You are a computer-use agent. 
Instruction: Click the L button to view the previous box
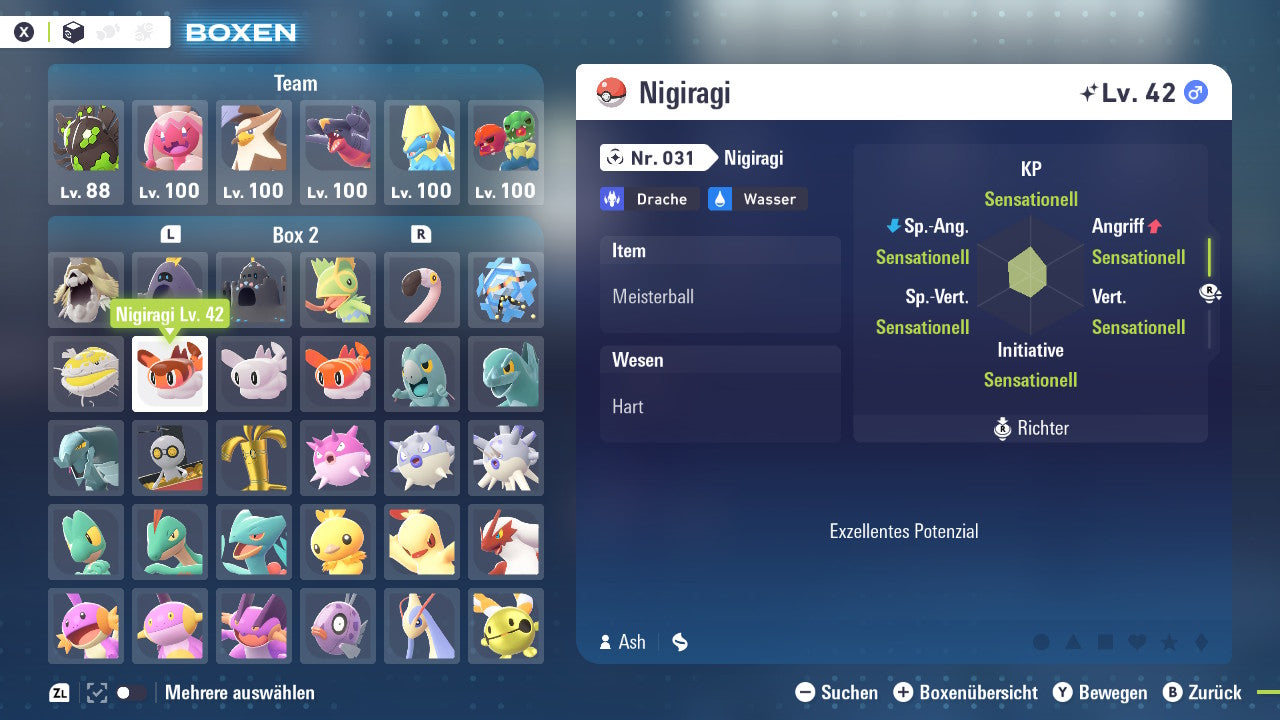click(x=170, y=235)
